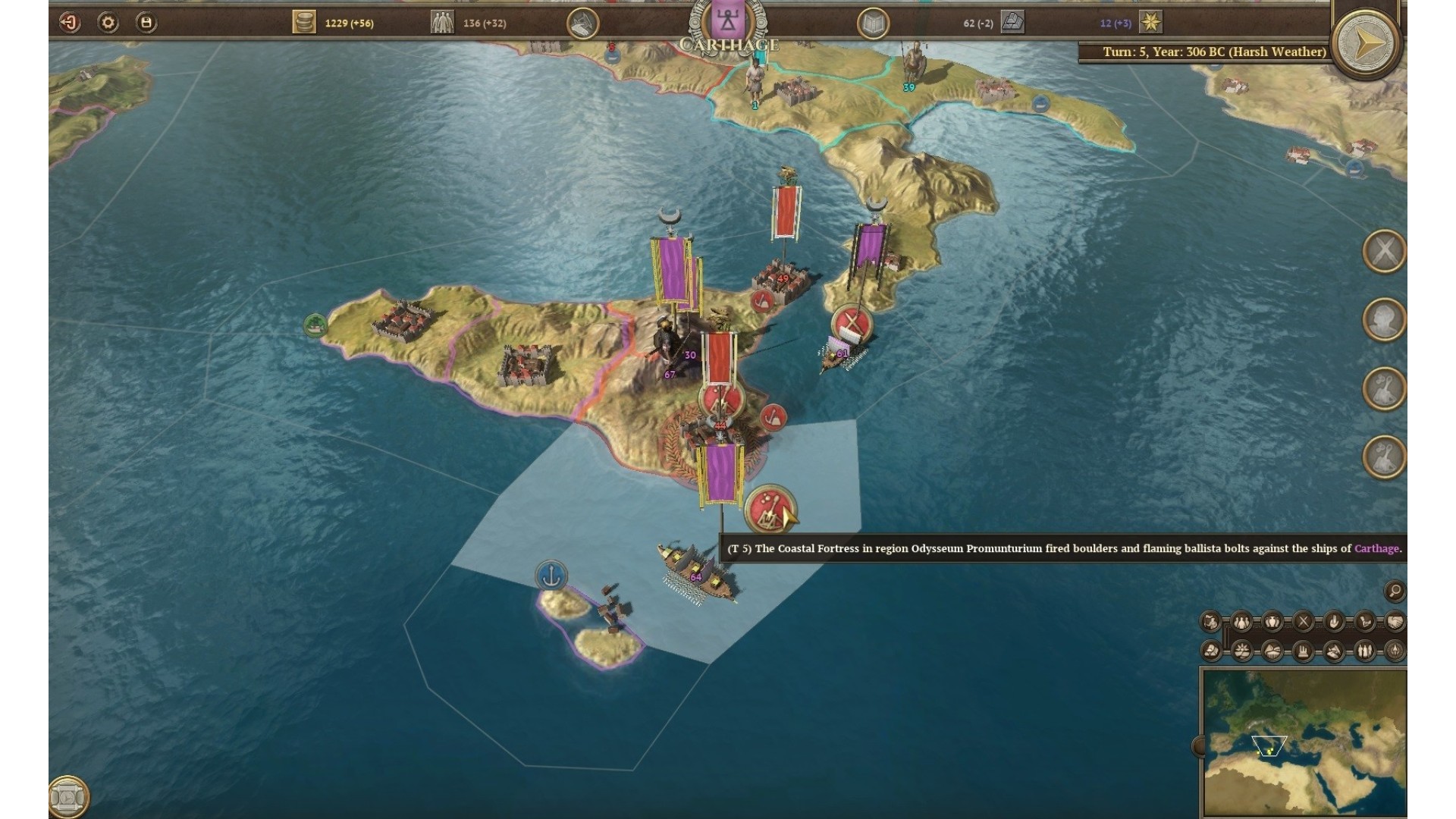Open the gold star legacy icon
The height and width of the screenshot is (819, 1456).
coord(1150,23)
